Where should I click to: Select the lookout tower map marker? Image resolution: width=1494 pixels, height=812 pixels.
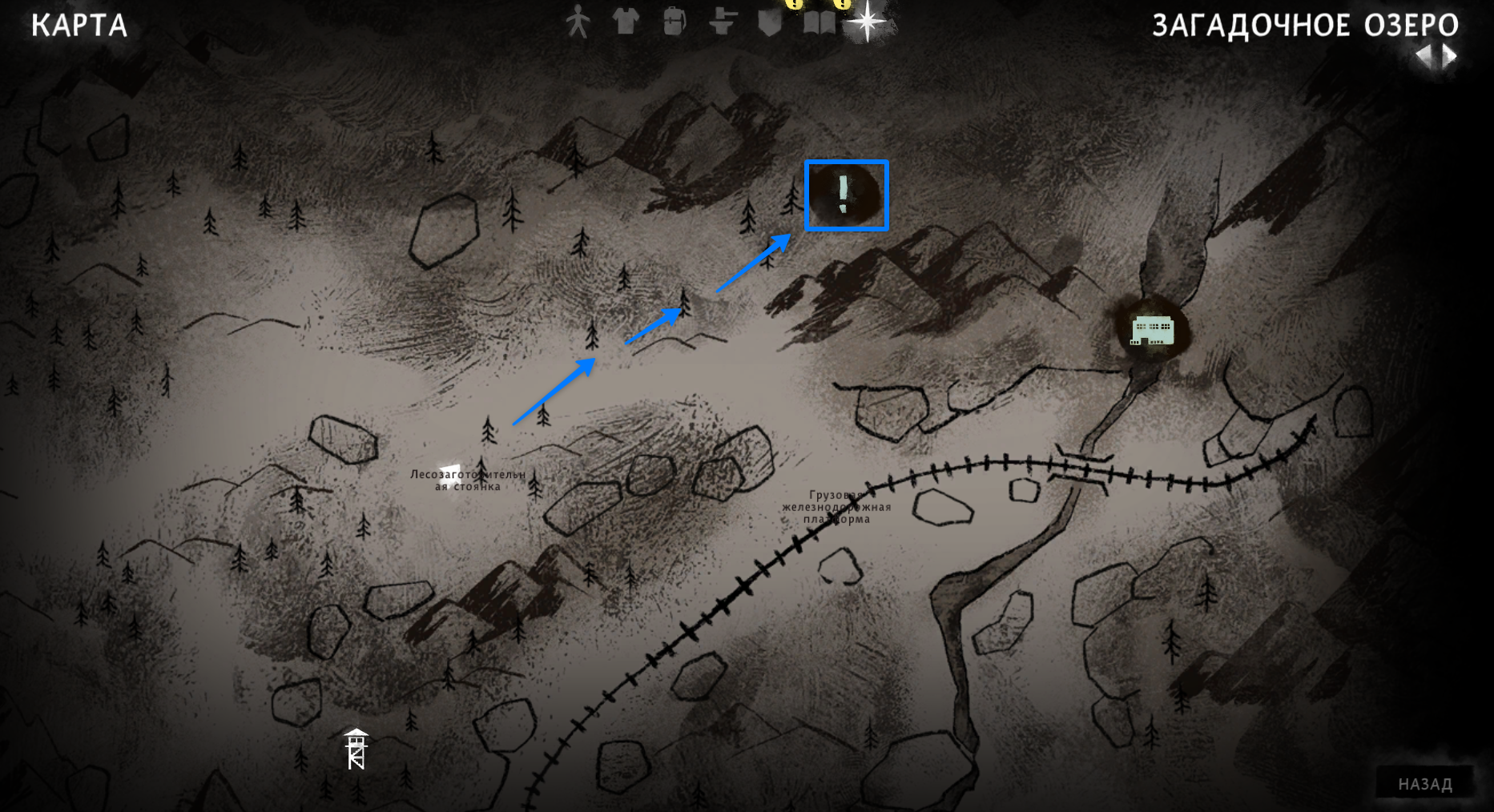(x=356, y=750)
